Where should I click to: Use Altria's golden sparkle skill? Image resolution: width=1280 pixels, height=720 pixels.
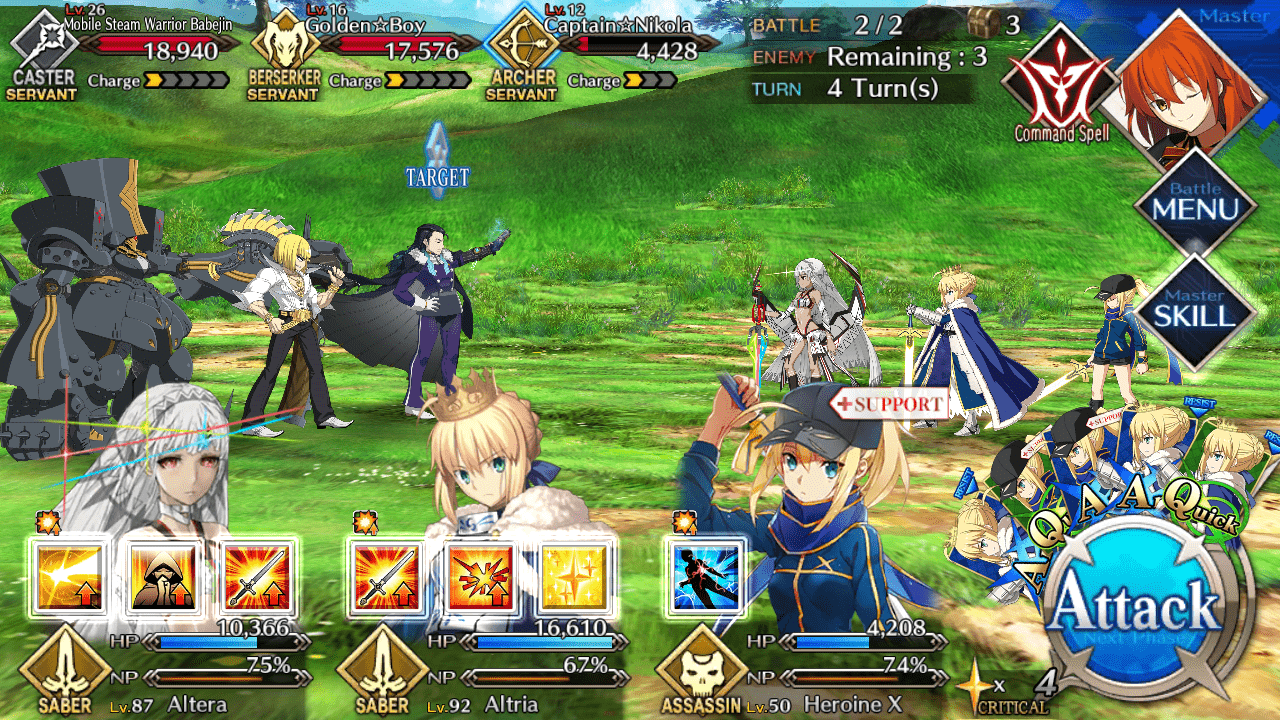(573, 578)
